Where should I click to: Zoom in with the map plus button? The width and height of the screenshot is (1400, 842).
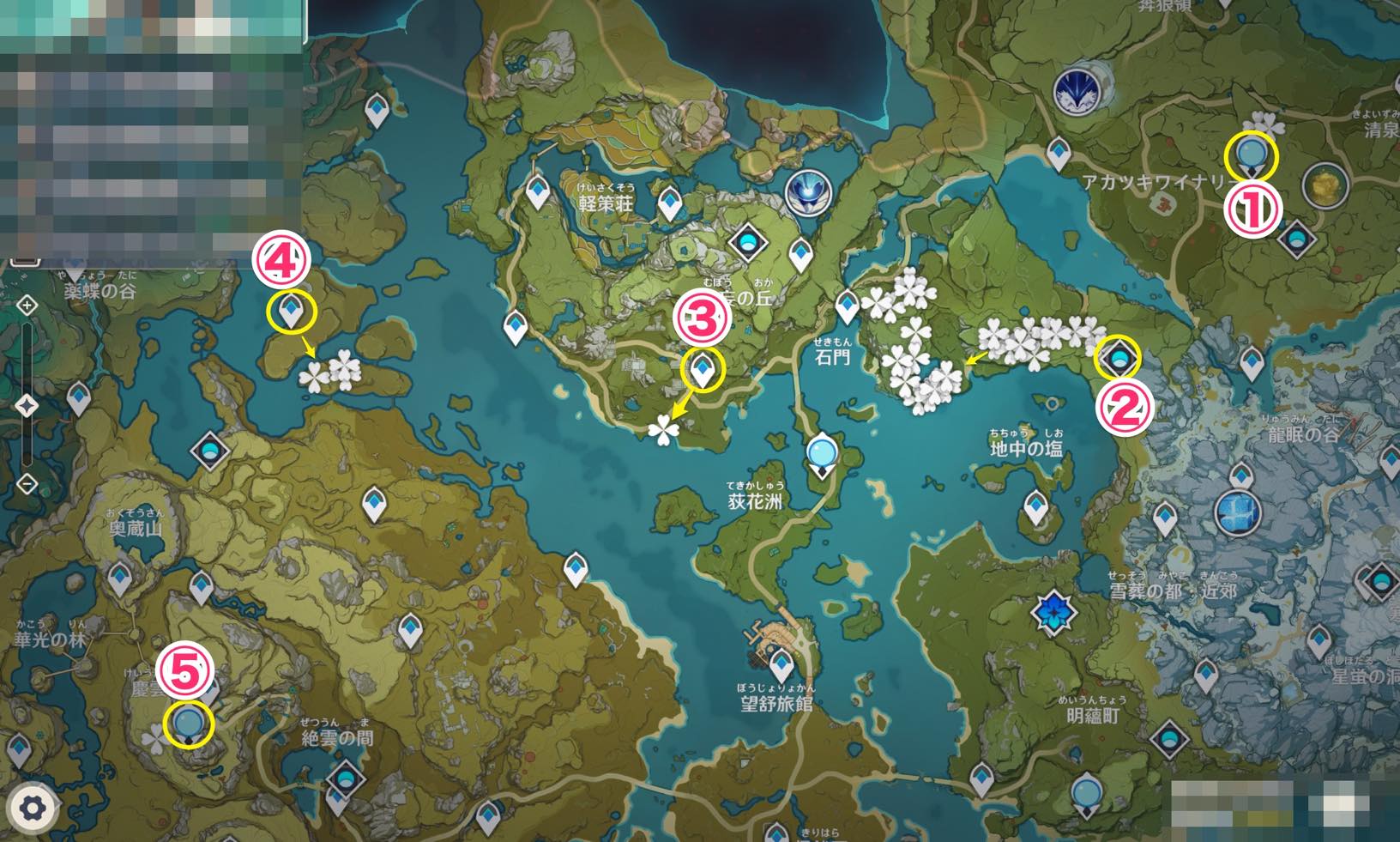click(27, 306)
